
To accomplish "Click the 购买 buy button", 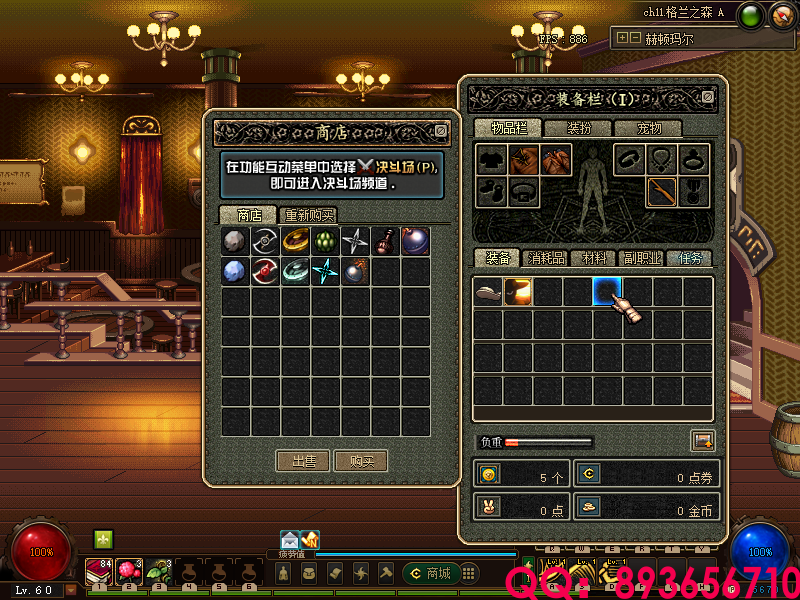I will point(362,461).
